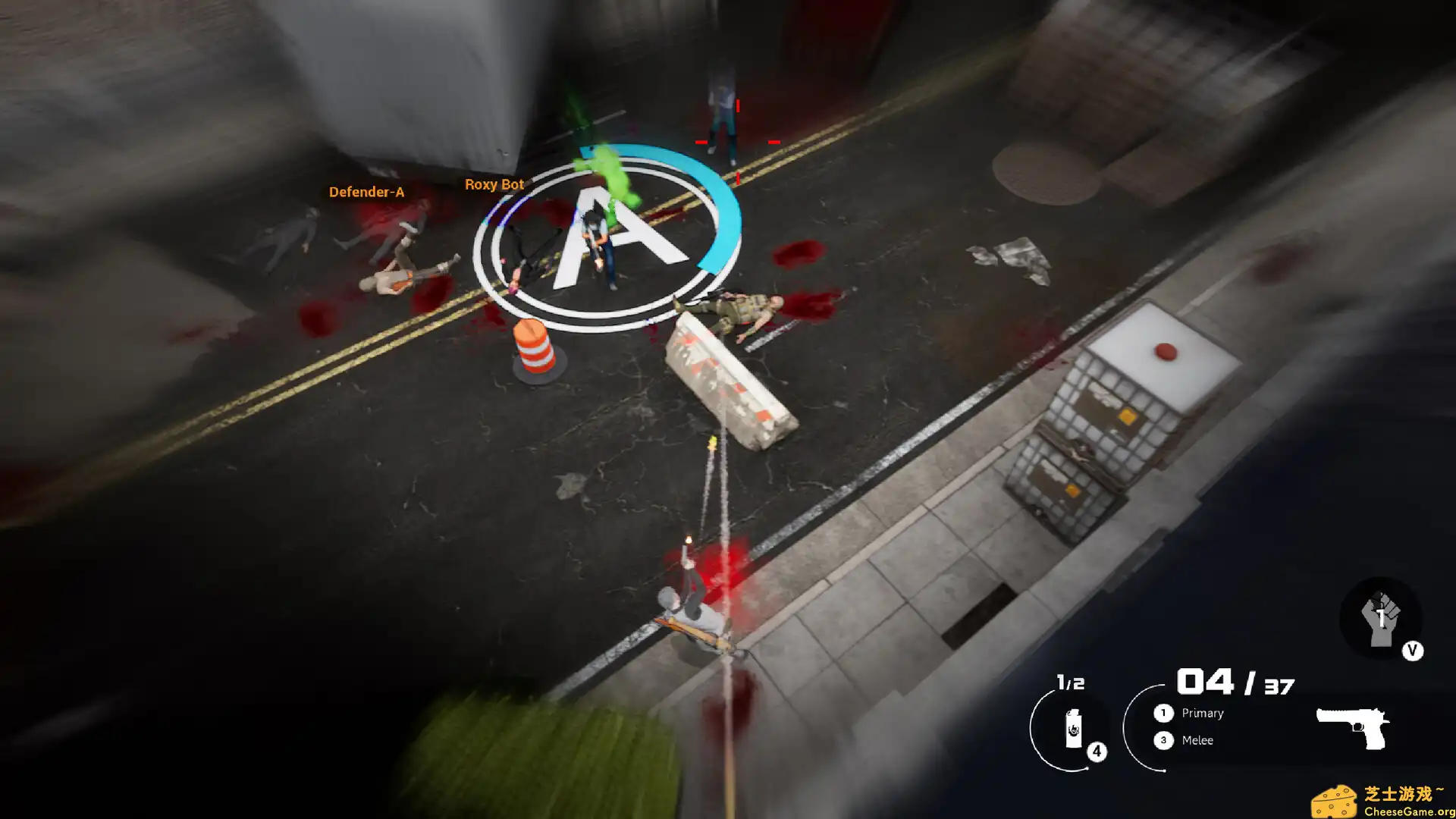Click the Roxy Bot name label
This screenshot has height=819, width=1456.
494,184
